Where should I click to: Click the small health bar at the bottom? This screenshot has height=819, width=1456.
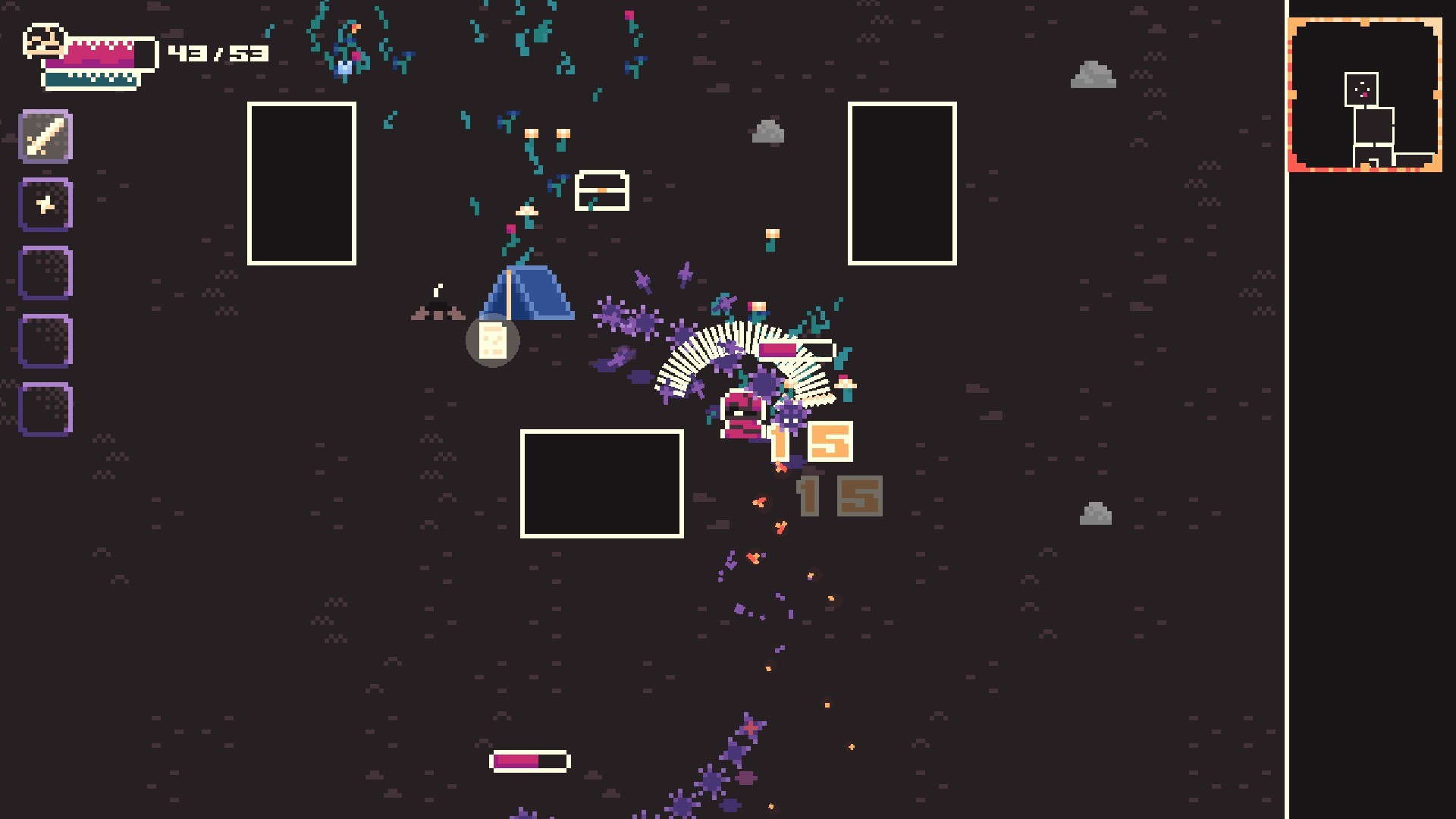pyautogui.click(x=530, y=761)
